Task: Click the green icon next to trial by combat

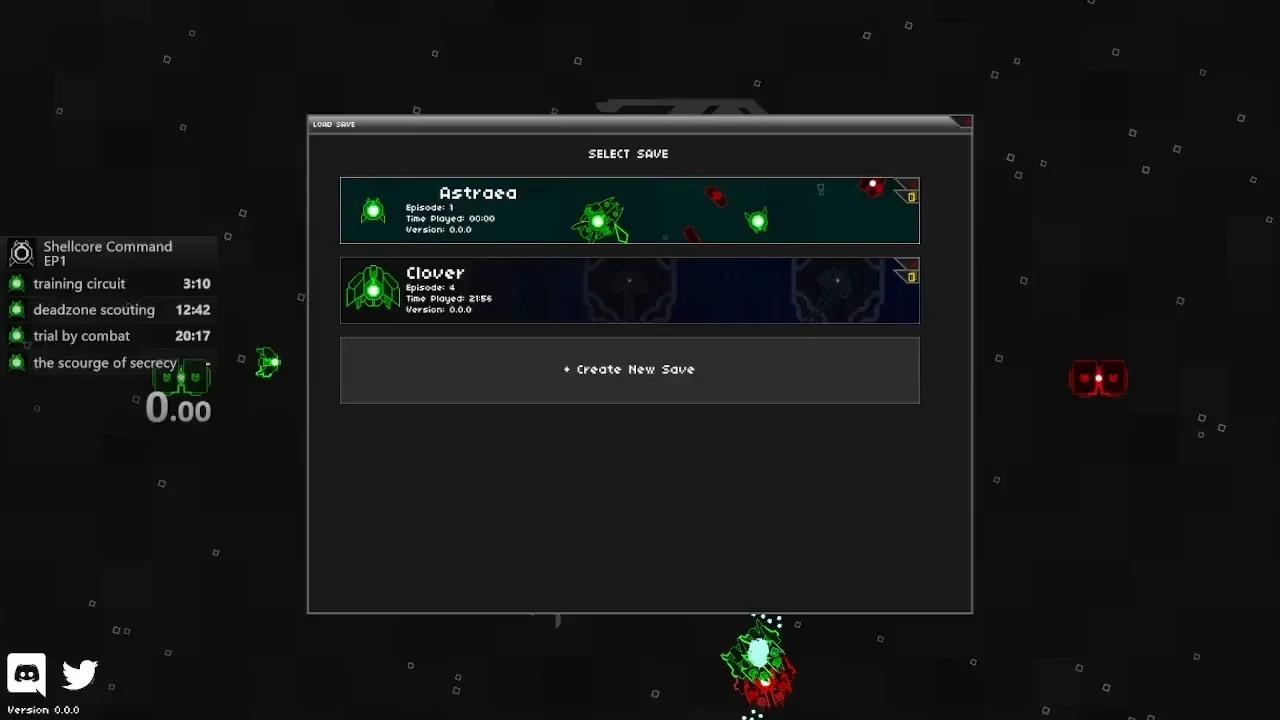Action: tap(16, 336)
